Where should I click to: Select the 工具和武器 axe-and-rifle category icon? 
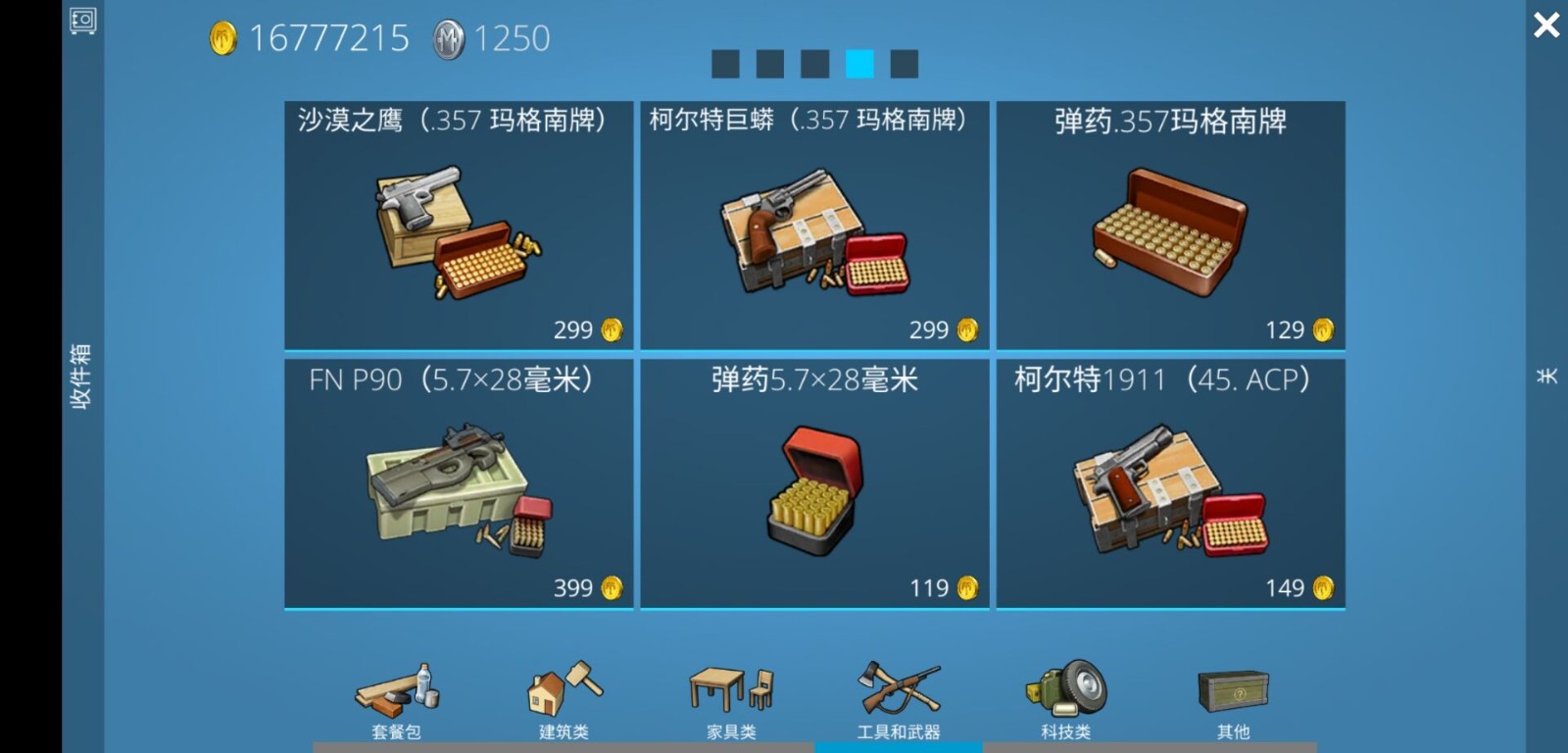(x=899, y=691)
